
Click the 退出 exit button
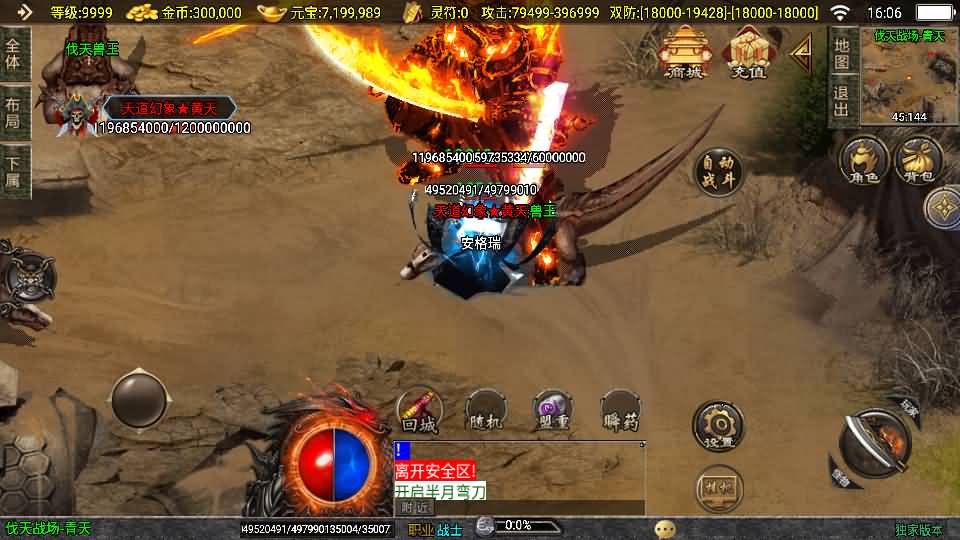(x=842, y=101)
